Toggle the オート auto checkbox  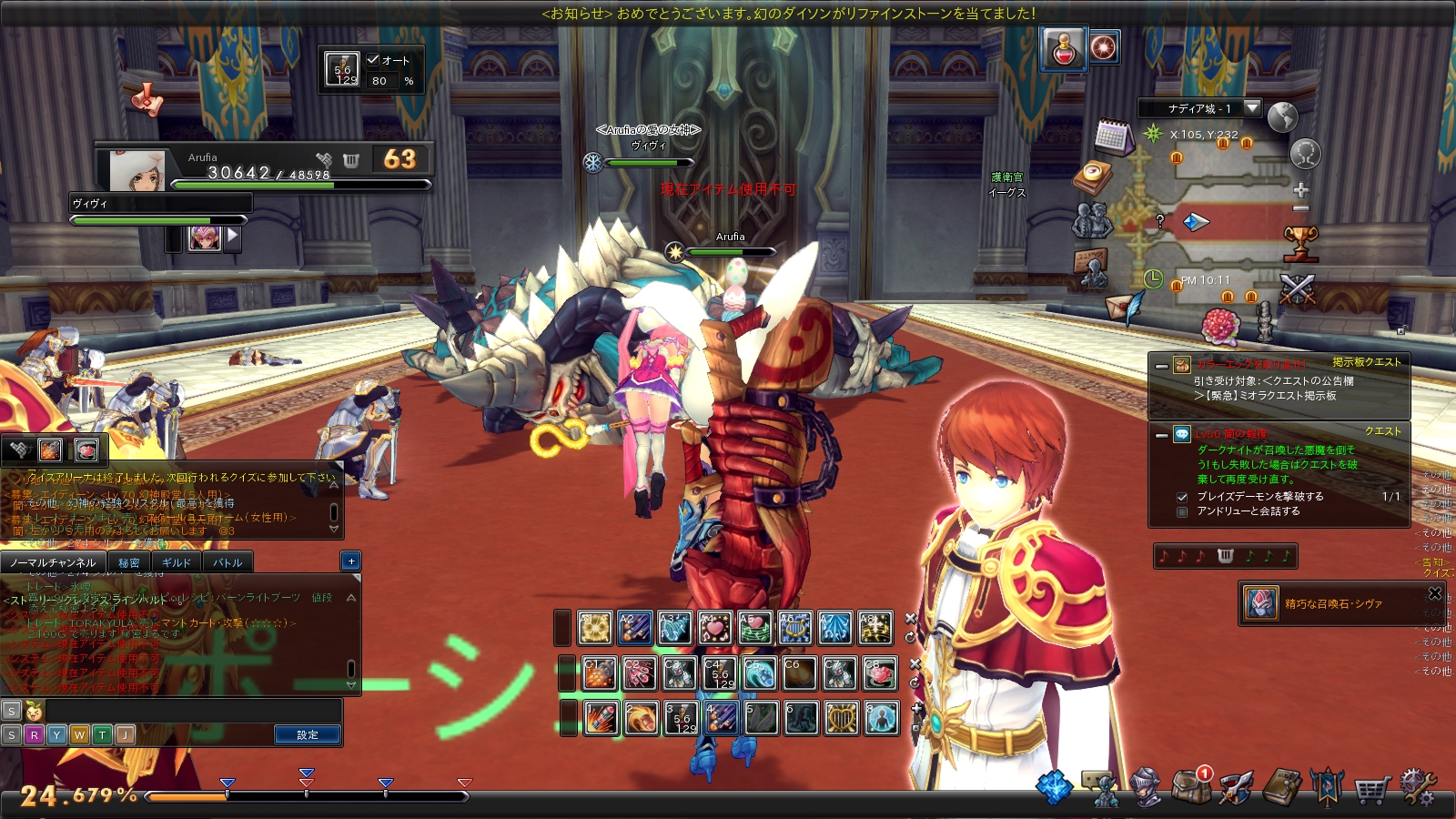373,60
